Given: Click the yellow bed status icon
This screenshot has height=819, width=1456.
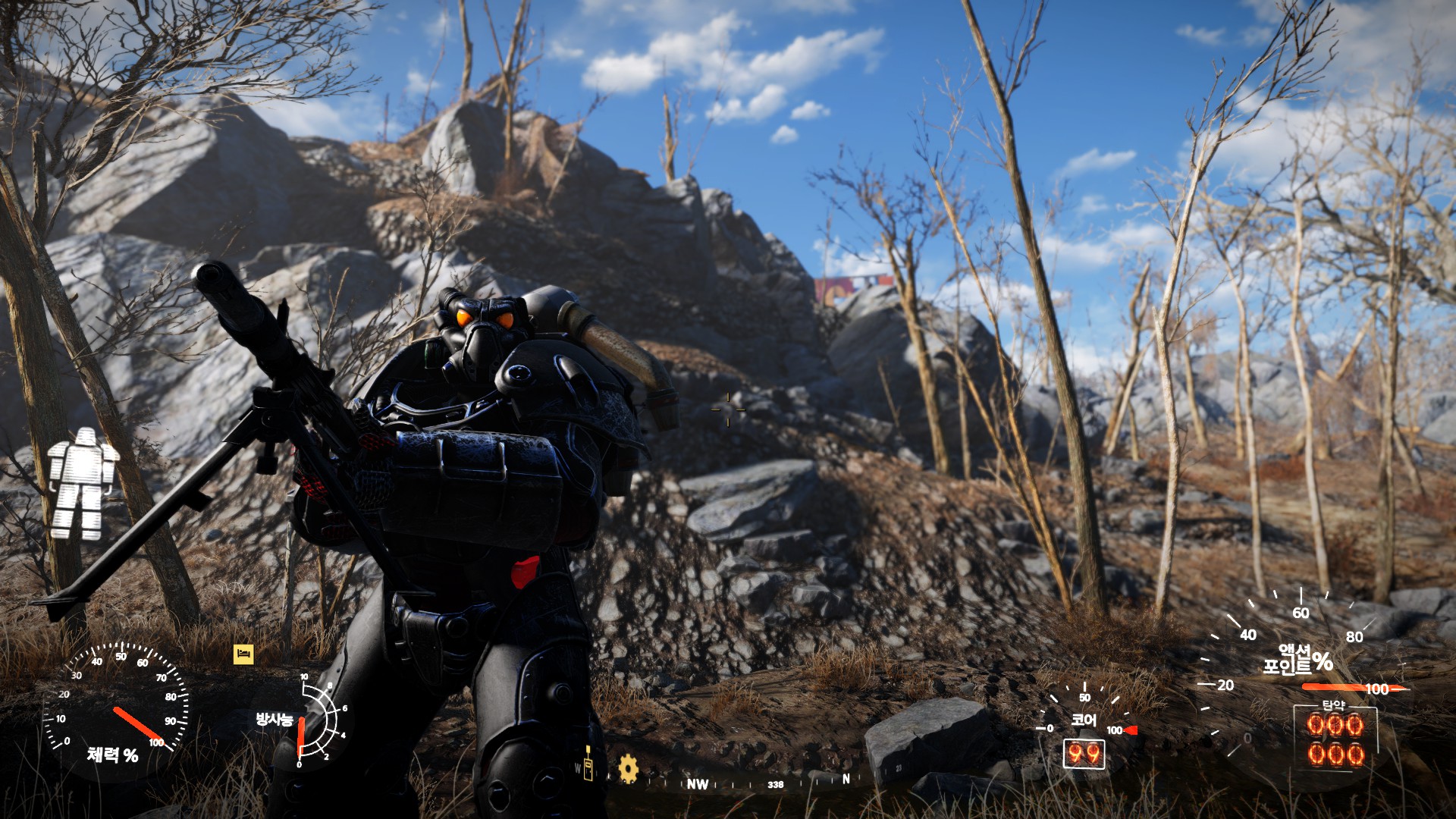Looking at the screenshot, I should 243,654.
